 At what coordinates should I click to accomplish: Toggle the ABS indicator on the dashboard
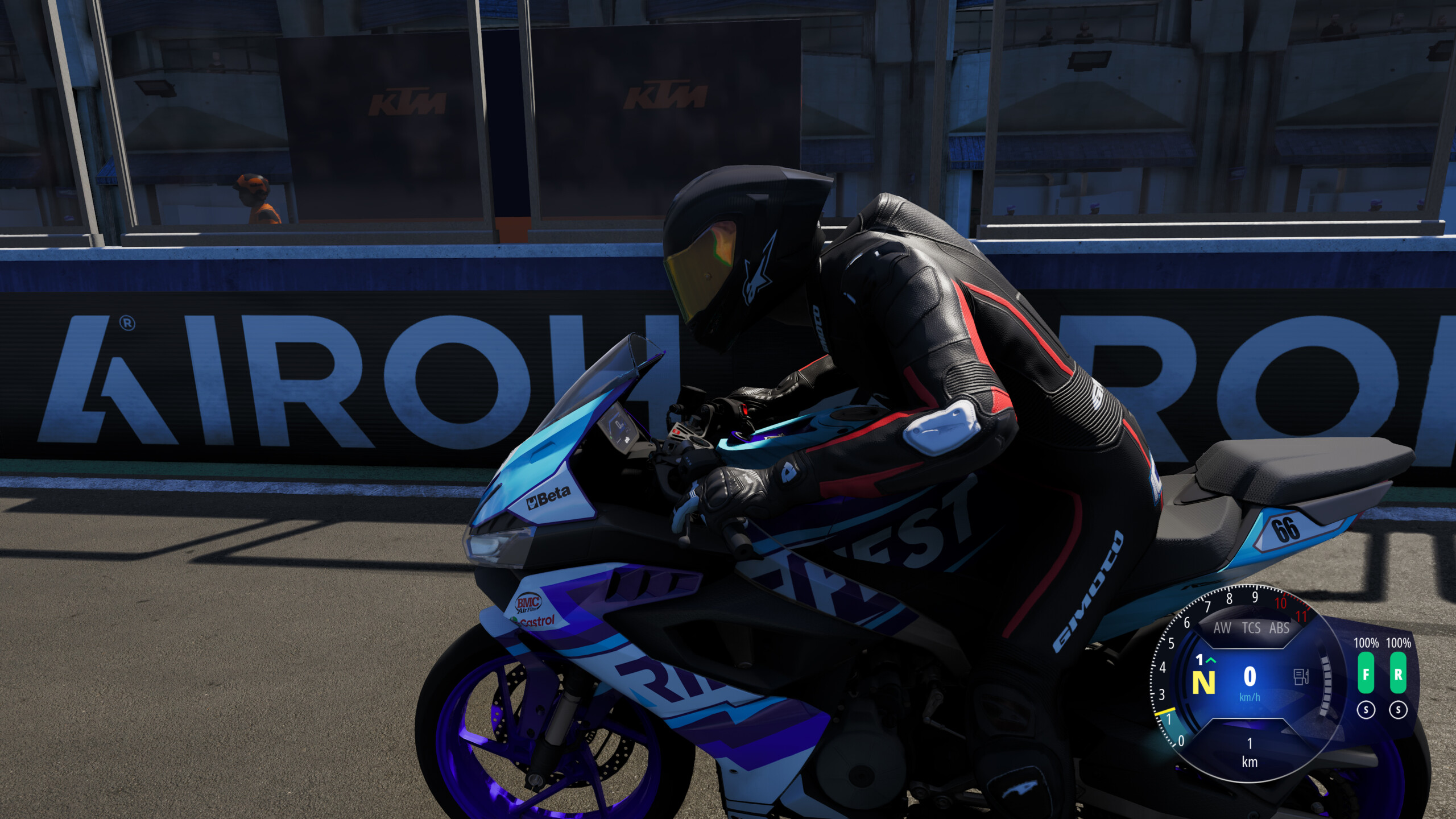tap(1279, 627)
